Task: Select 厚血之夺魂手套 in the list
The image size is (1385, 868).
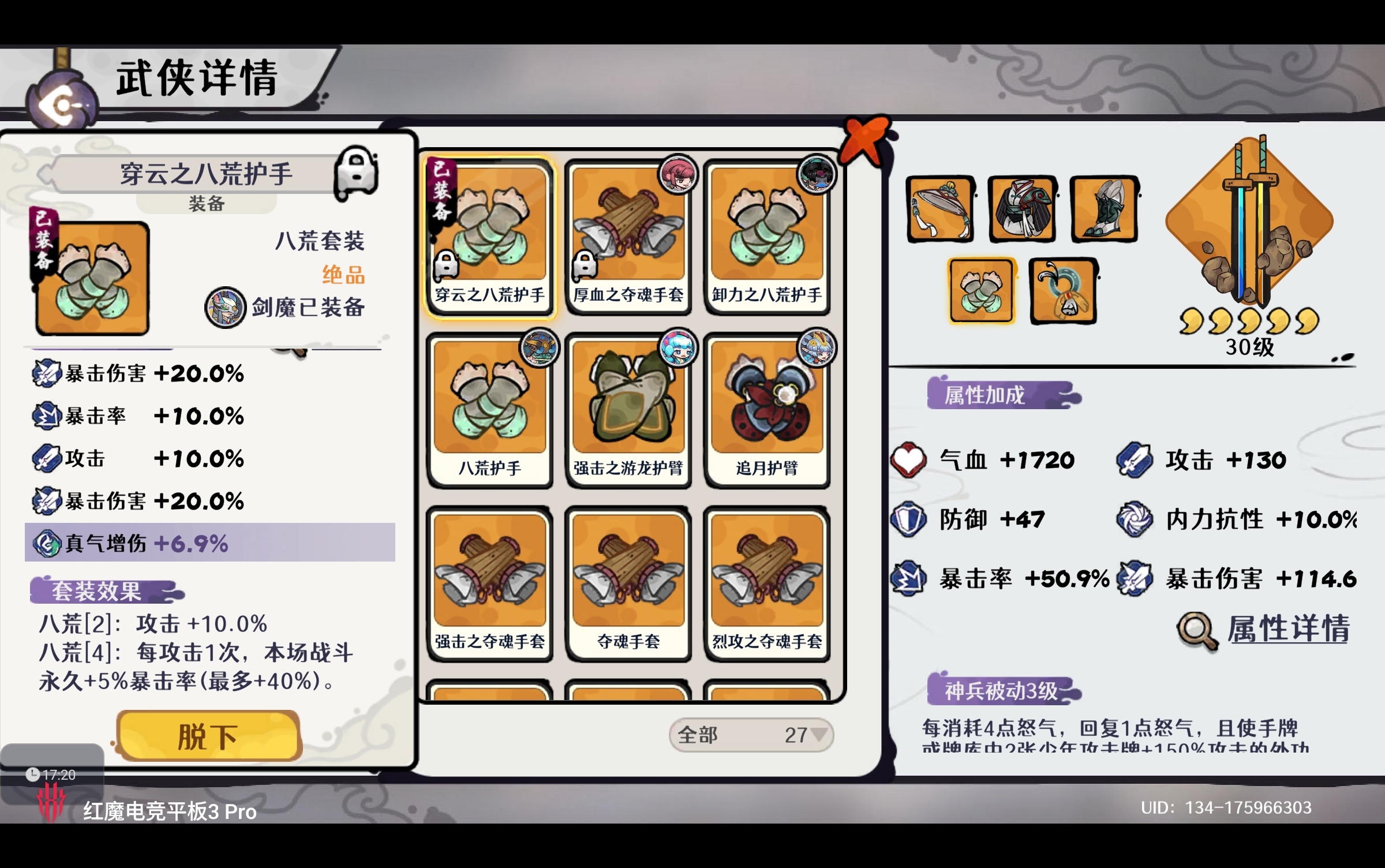Action: [x=628, y=237]
